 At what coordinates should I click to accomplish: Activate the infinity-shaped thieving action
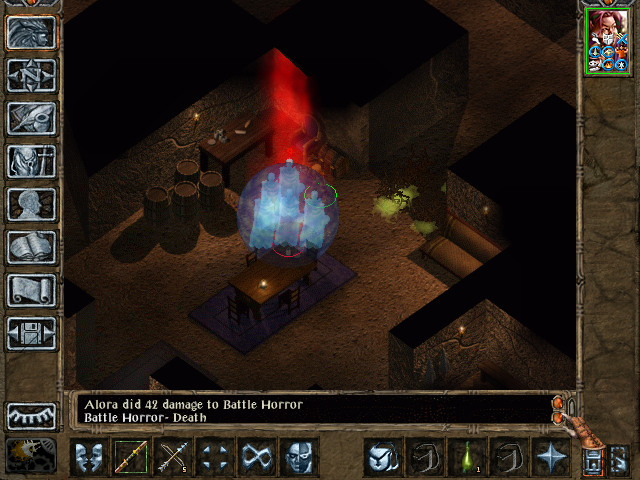[x=257, y=457]
